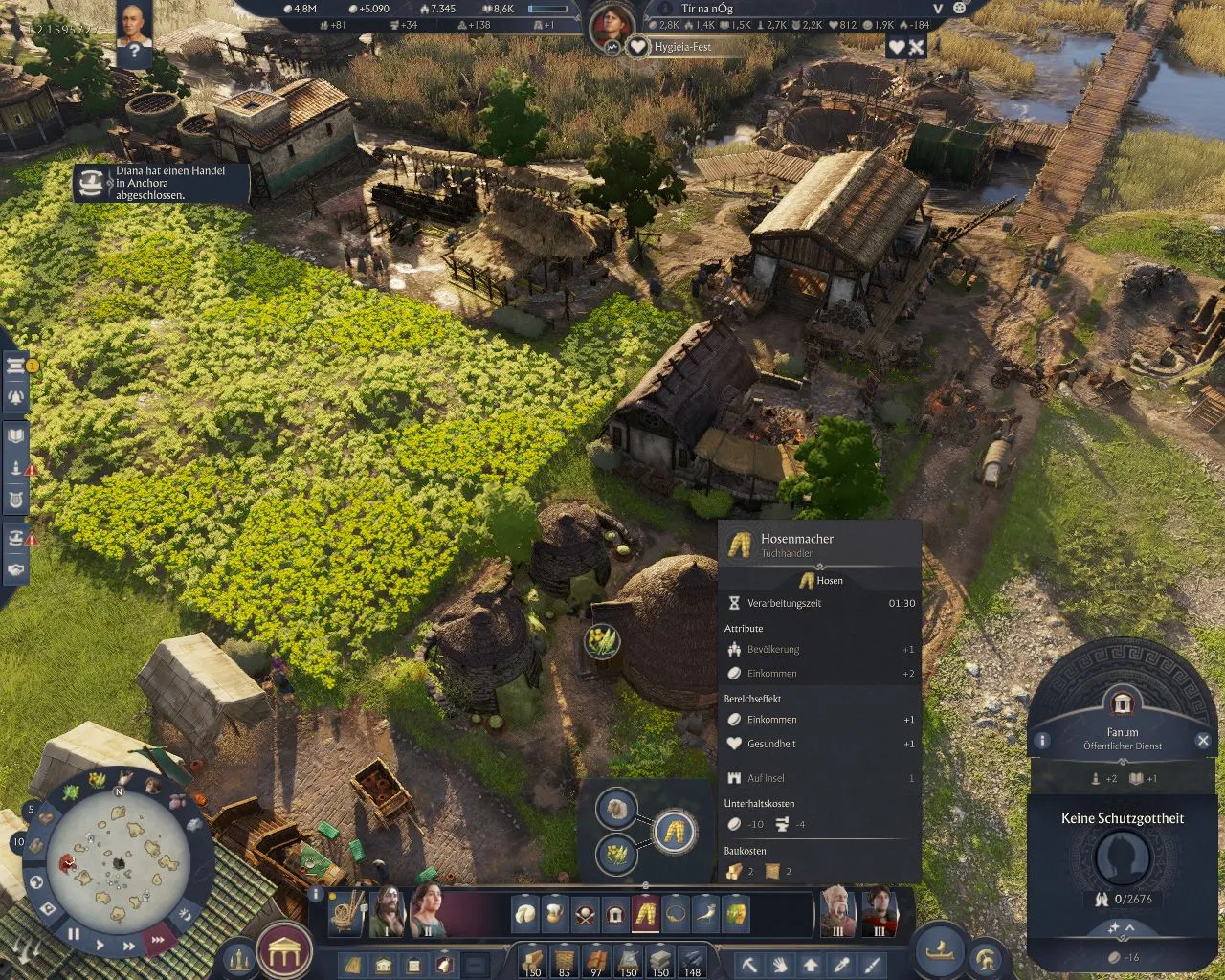
Task: Pause the game speed
Action: pyautogui.click(x=74, y=934)
